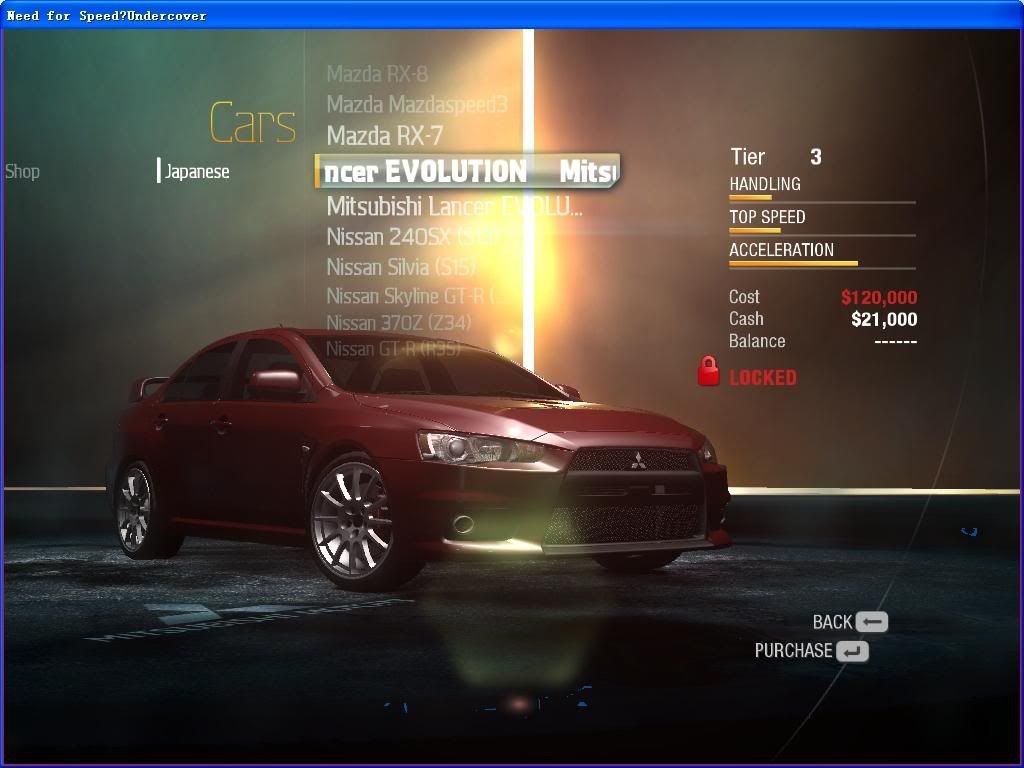Select the Nissan Skyline GT-R entry

pos(416,296)
